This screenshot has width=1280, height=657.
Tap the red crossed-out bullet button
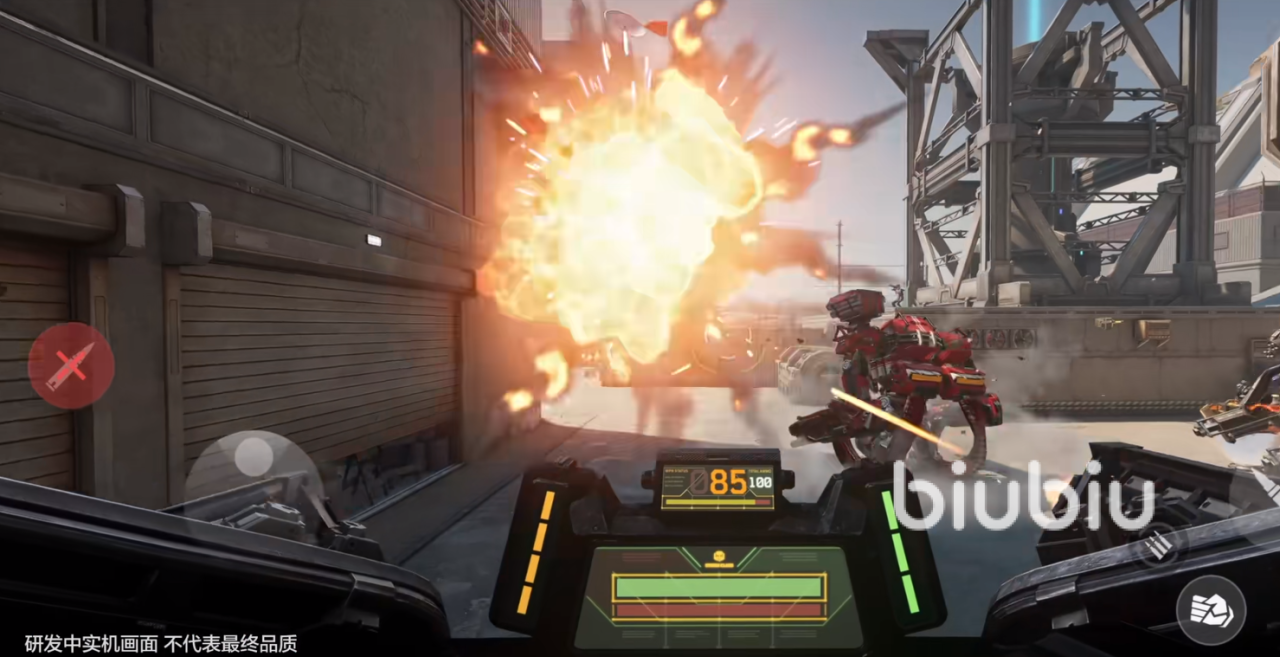[71, 365]
